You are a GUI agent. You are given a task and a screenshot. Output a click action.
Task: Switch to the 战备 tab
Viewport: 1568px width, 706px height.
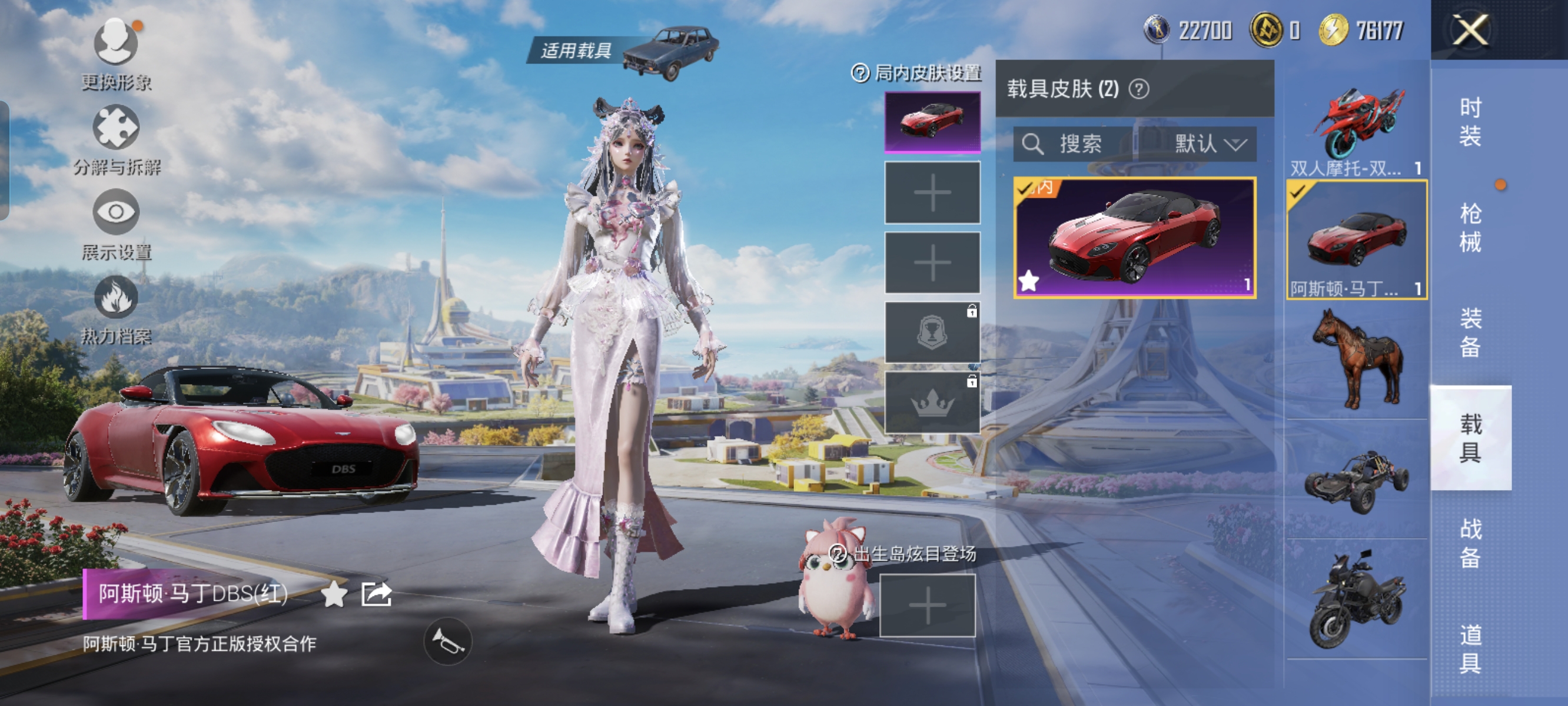(x=1469, y=543)
